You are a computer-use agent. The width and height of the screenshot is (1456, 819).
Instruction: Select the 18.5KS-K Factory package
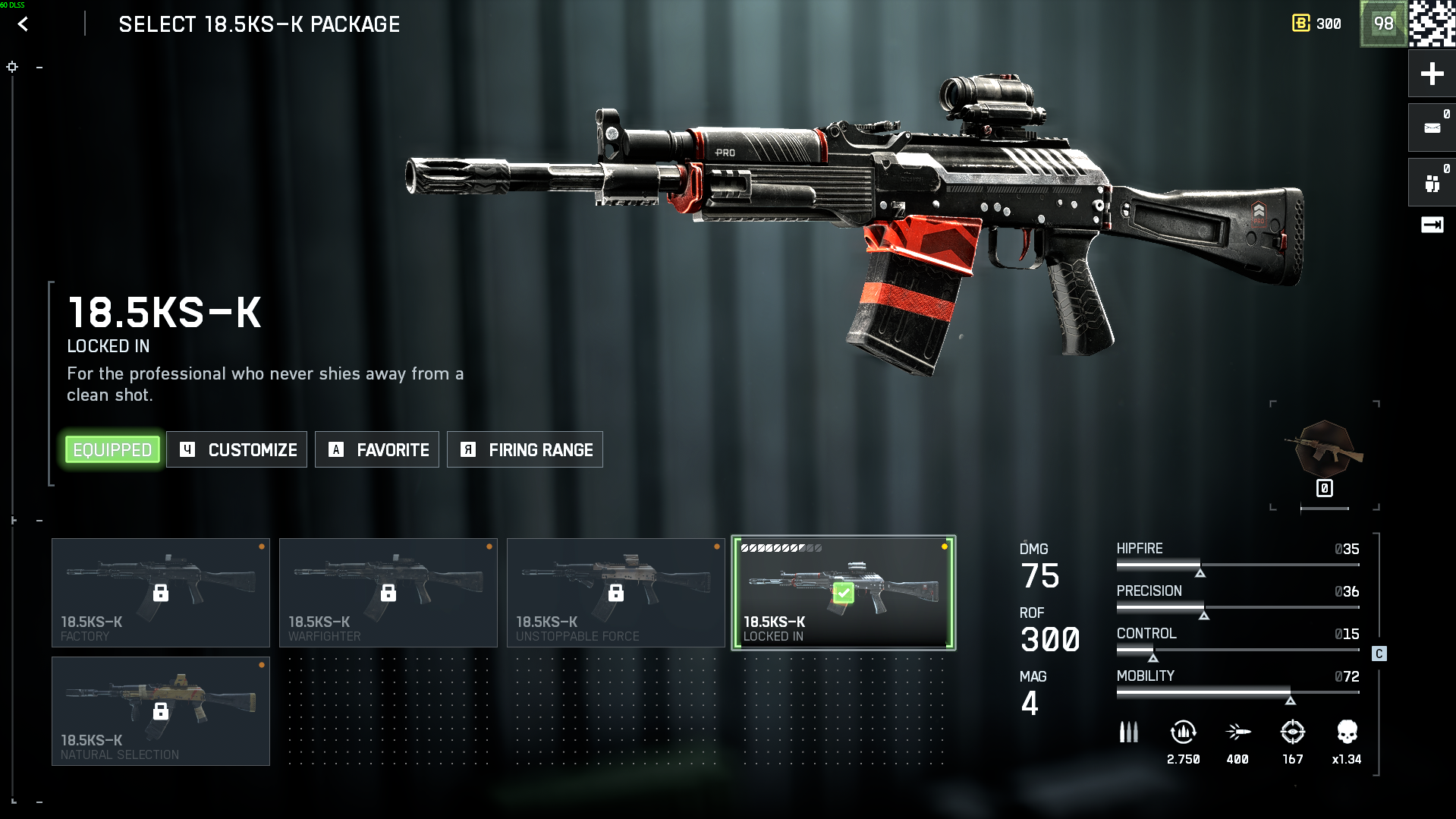(x=161, y=593)
